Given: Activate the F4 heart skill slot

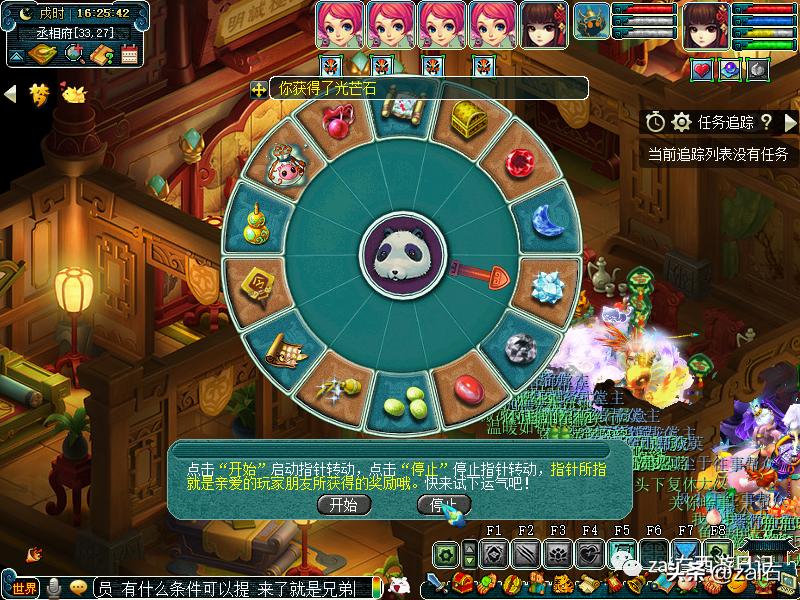Looking at the screenshot, I should (x=590, y=554).
